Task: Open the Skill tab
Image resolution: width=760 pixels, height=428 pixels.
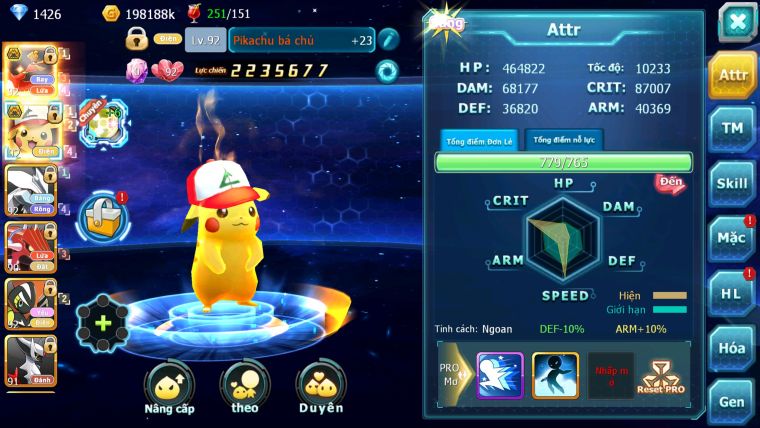Action: coord(733,183)
